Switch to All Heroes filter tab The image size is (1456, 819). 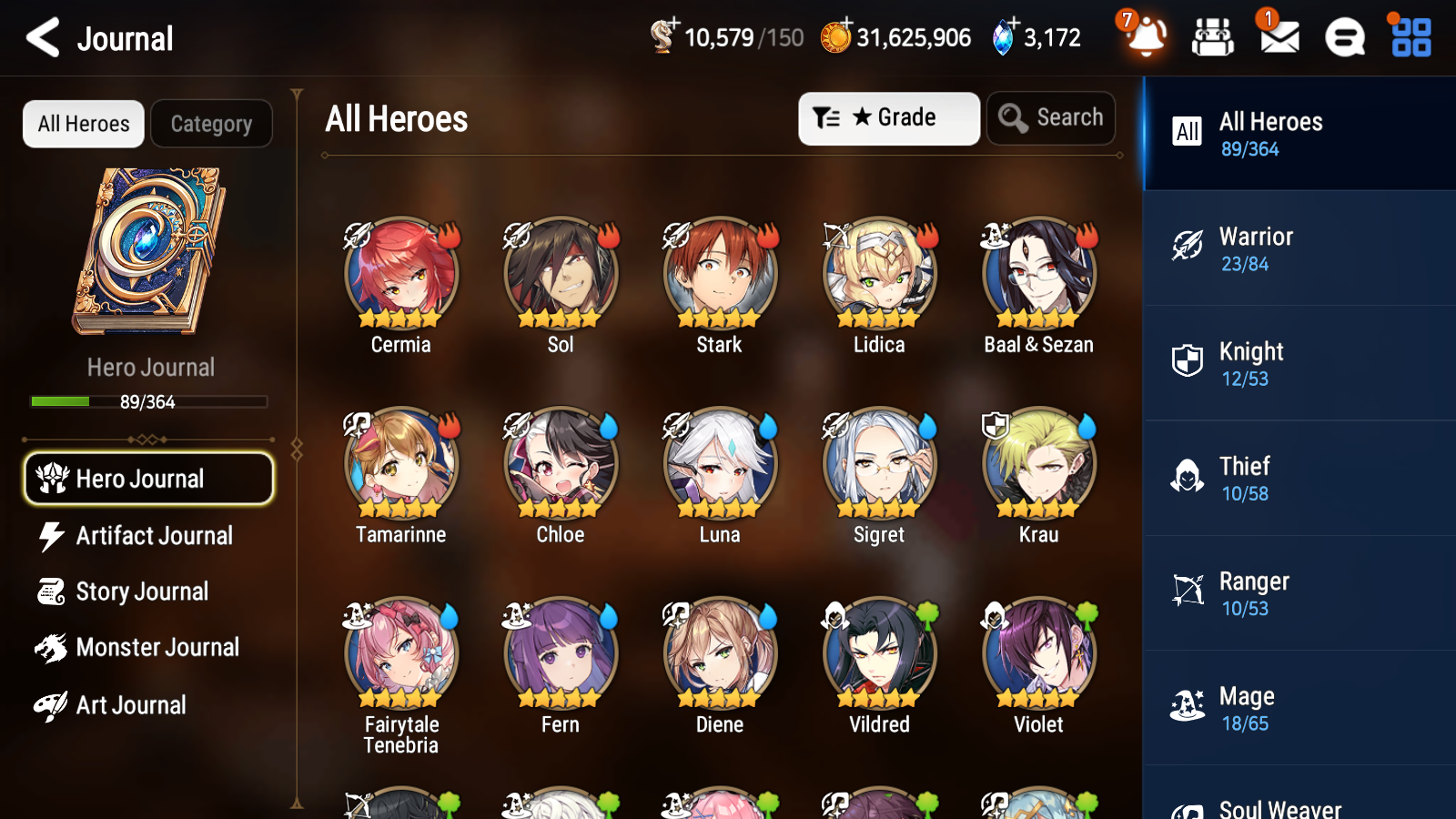tap(83, 124)
